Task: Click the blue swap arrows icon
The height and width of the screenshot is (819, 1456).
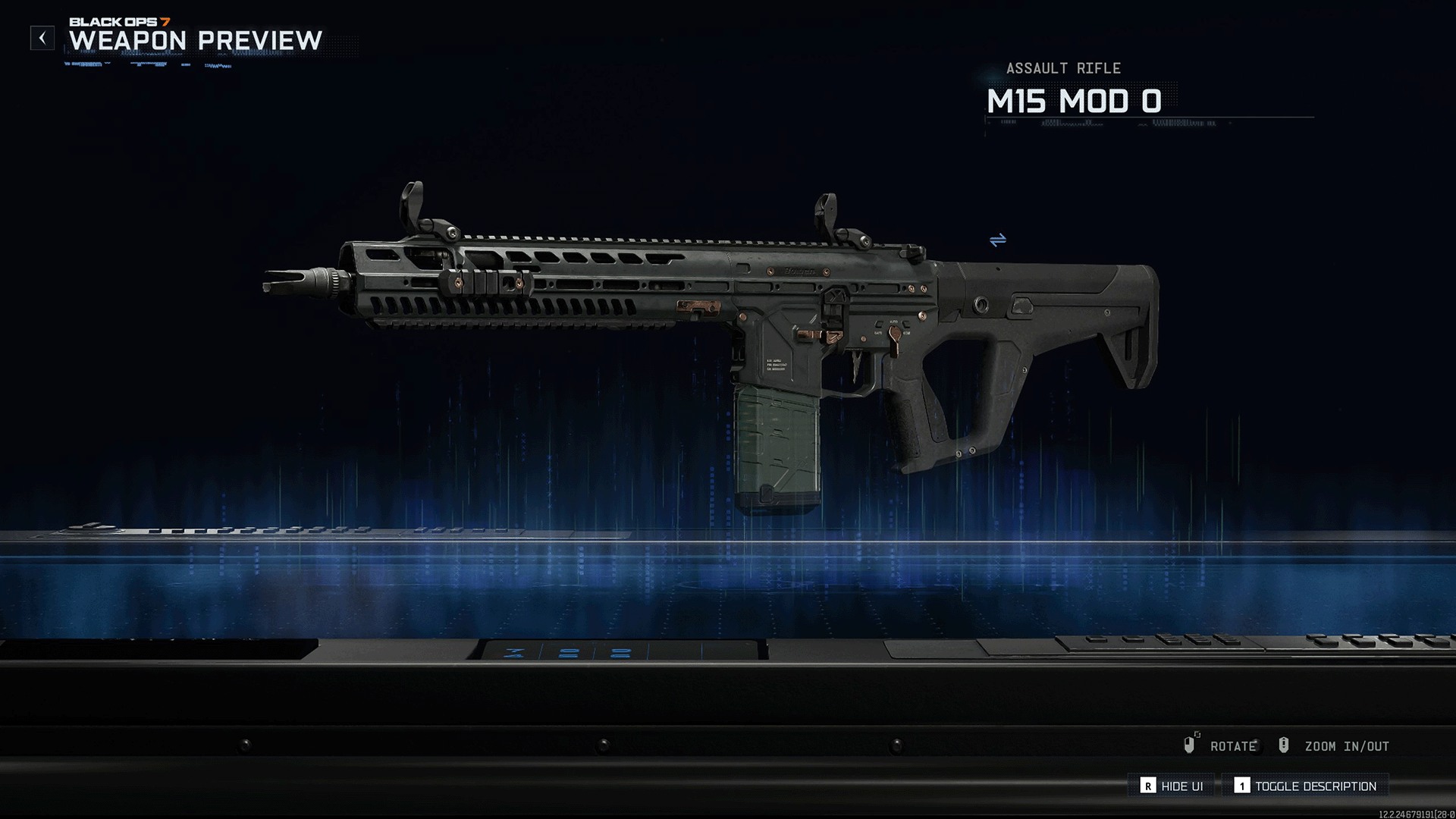Action: [x=998, y=240]
